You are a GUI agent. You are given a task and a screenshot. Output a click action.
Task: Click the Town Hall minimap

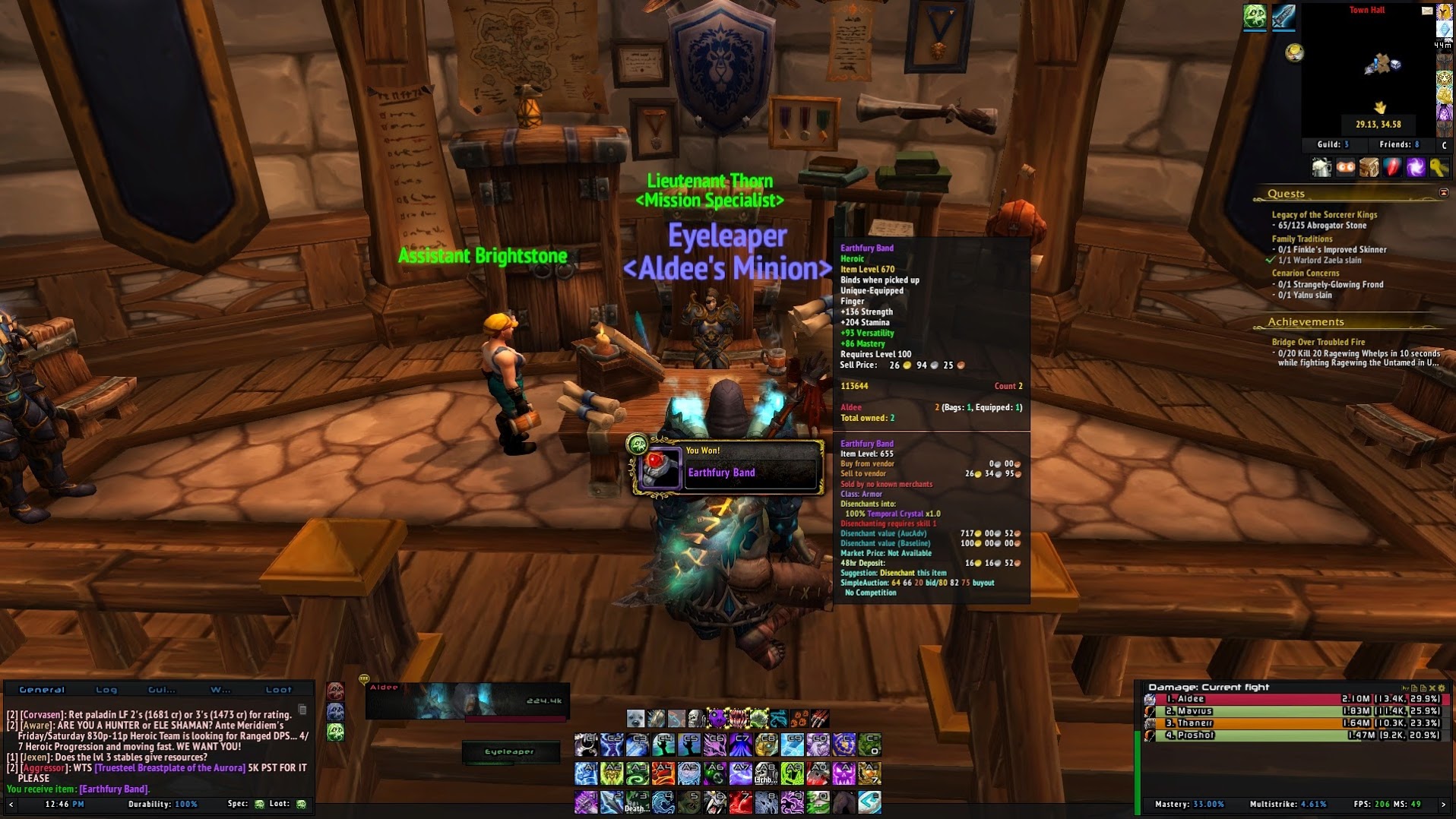[1368, 68]
